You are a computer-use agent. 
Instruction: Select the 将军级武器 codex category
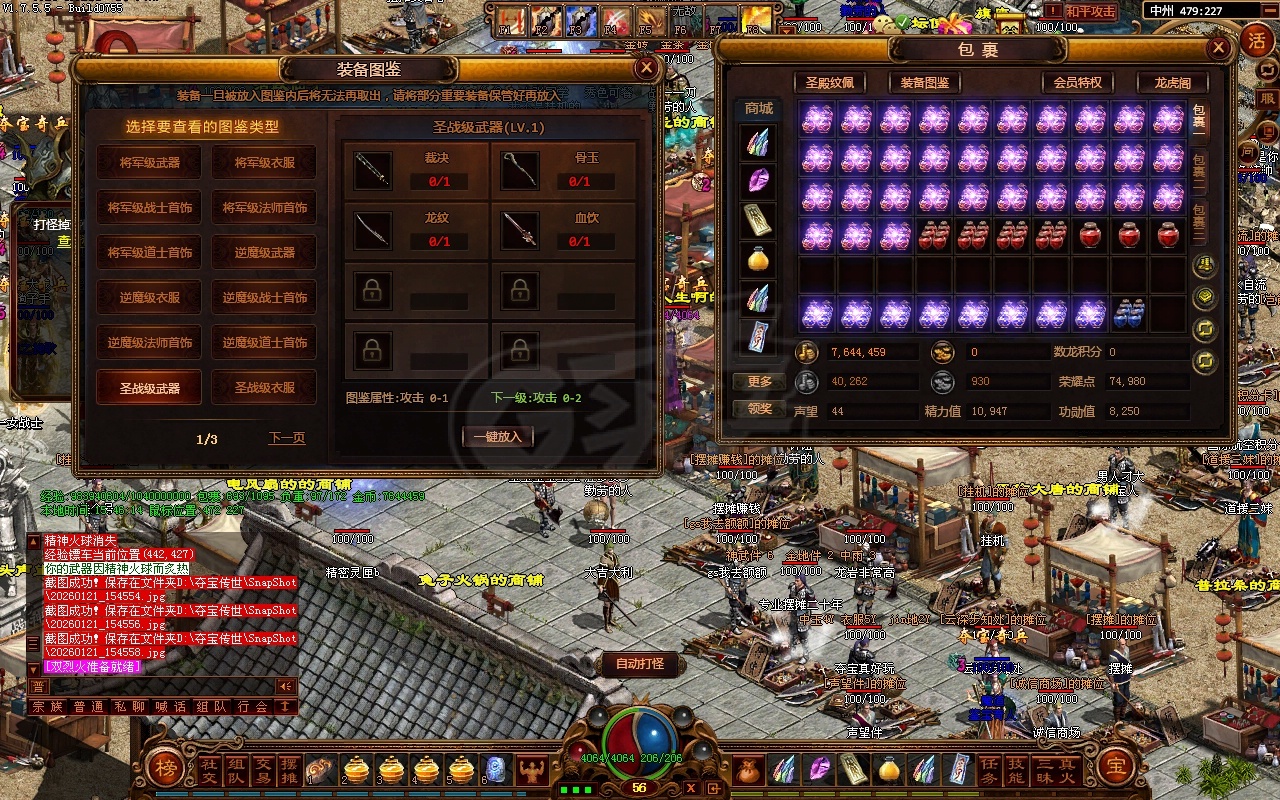(x=150, y=162)
